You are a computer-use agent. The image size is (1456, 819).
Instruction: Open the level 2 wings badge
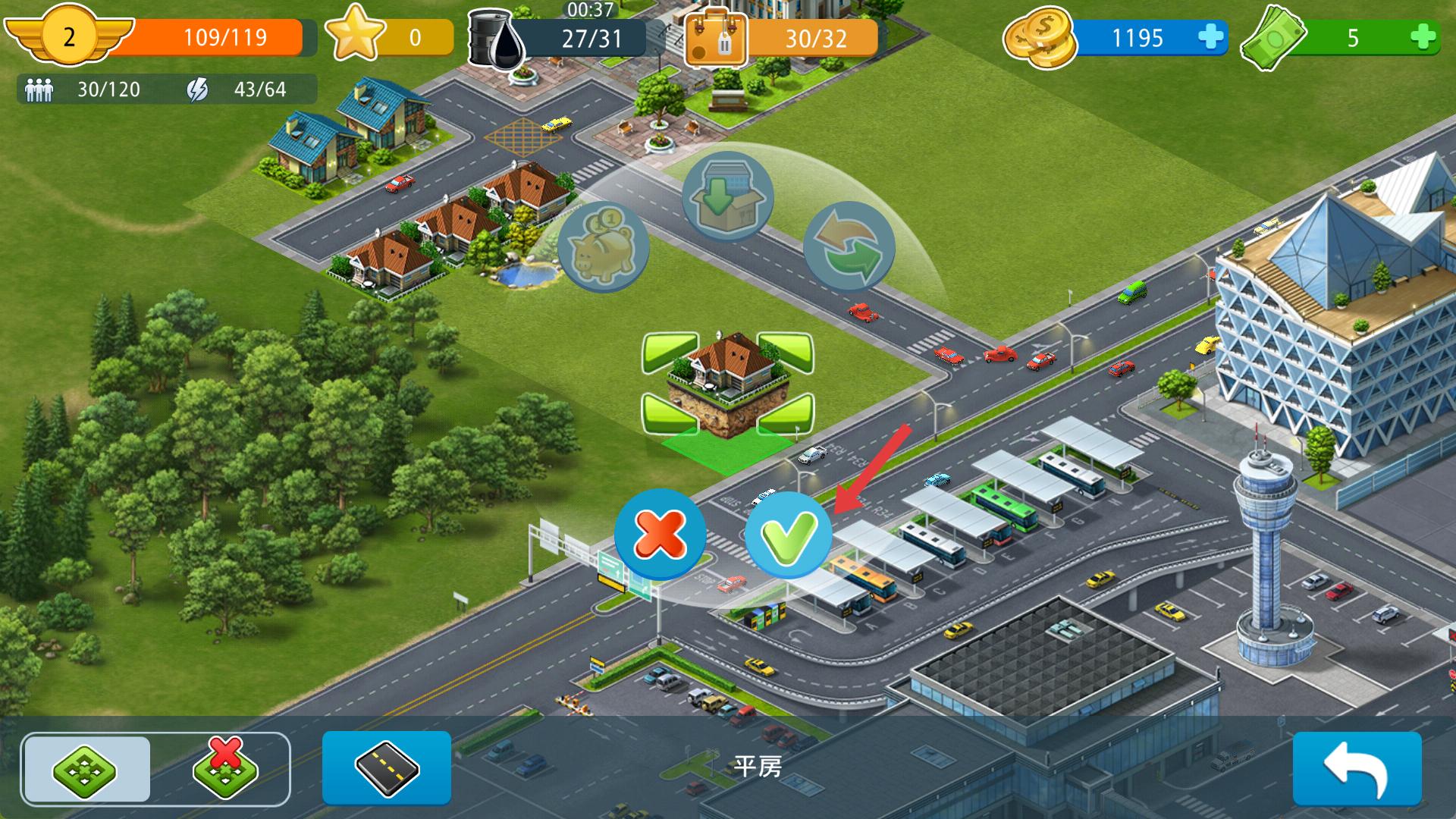point(69,36)
